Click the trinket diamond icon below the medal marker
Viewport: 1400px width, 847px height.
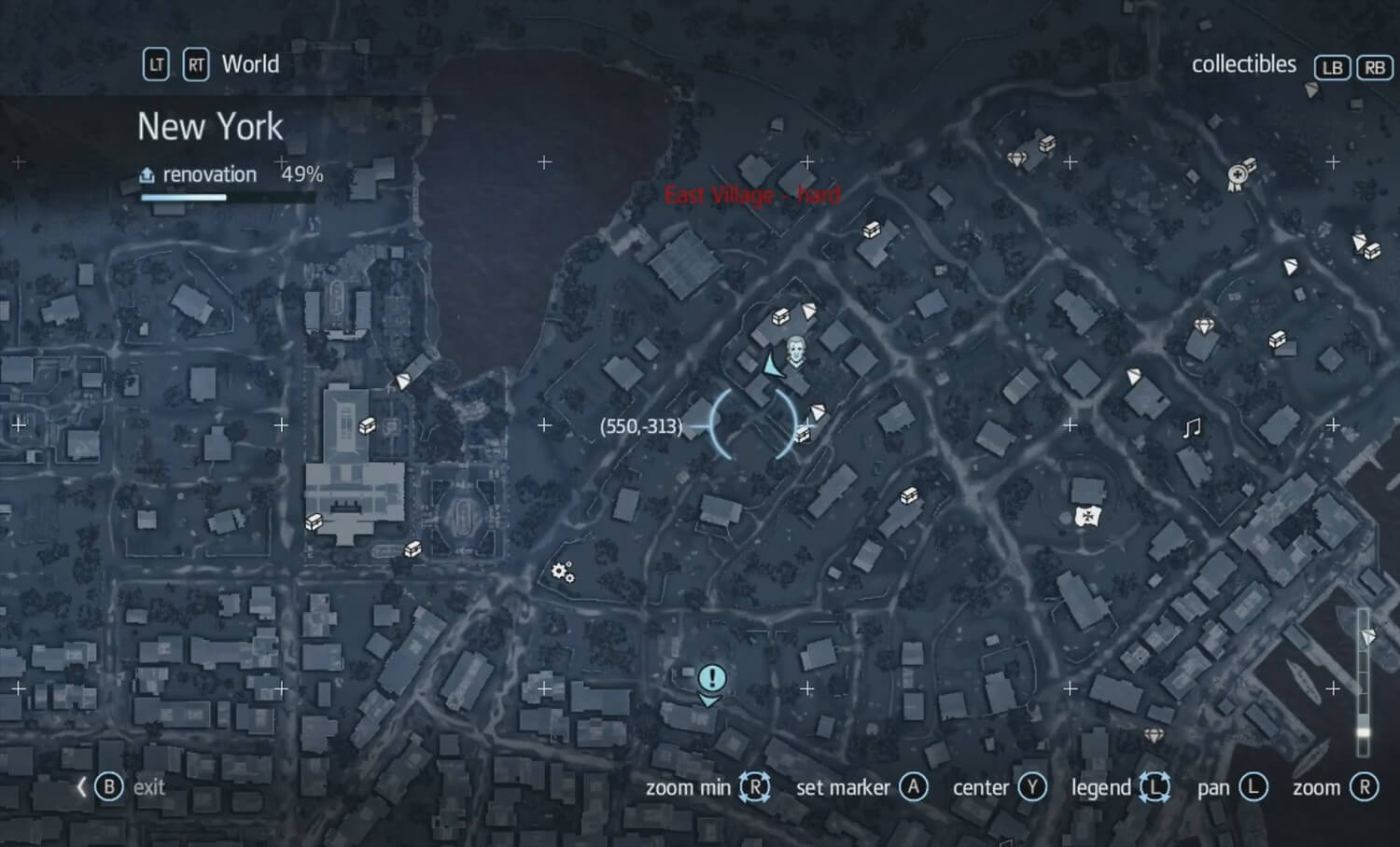point(1205,326)
